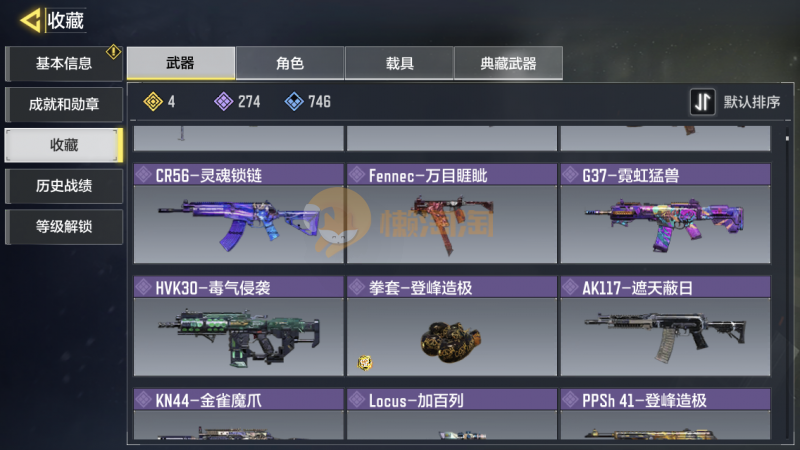
Task: Toggle the 默认排序 sort button
Action: pos(736,102)
